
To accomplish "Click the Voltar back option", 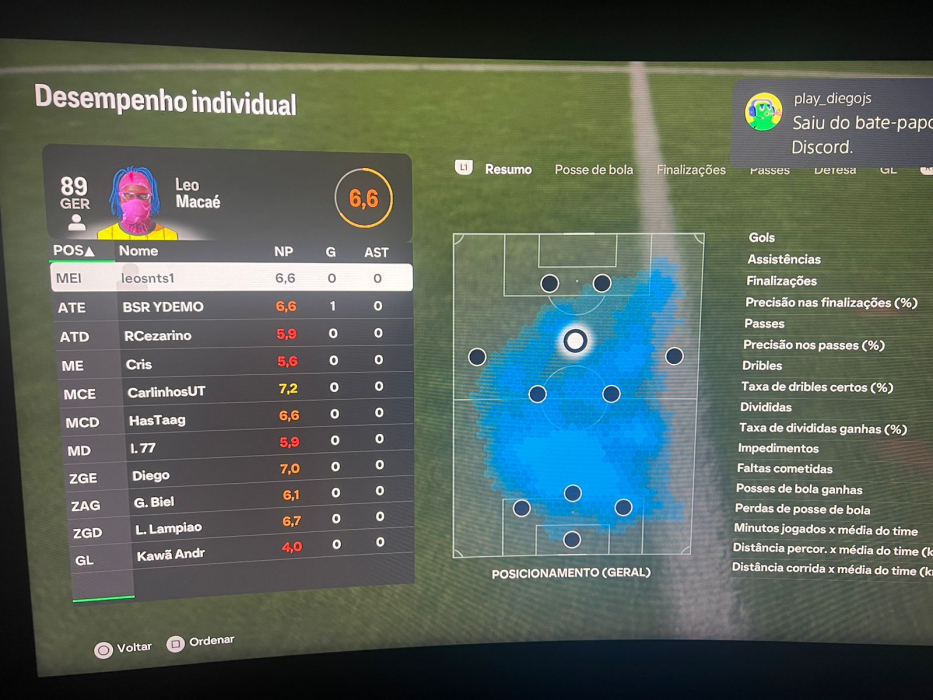I will pos(123,649).
